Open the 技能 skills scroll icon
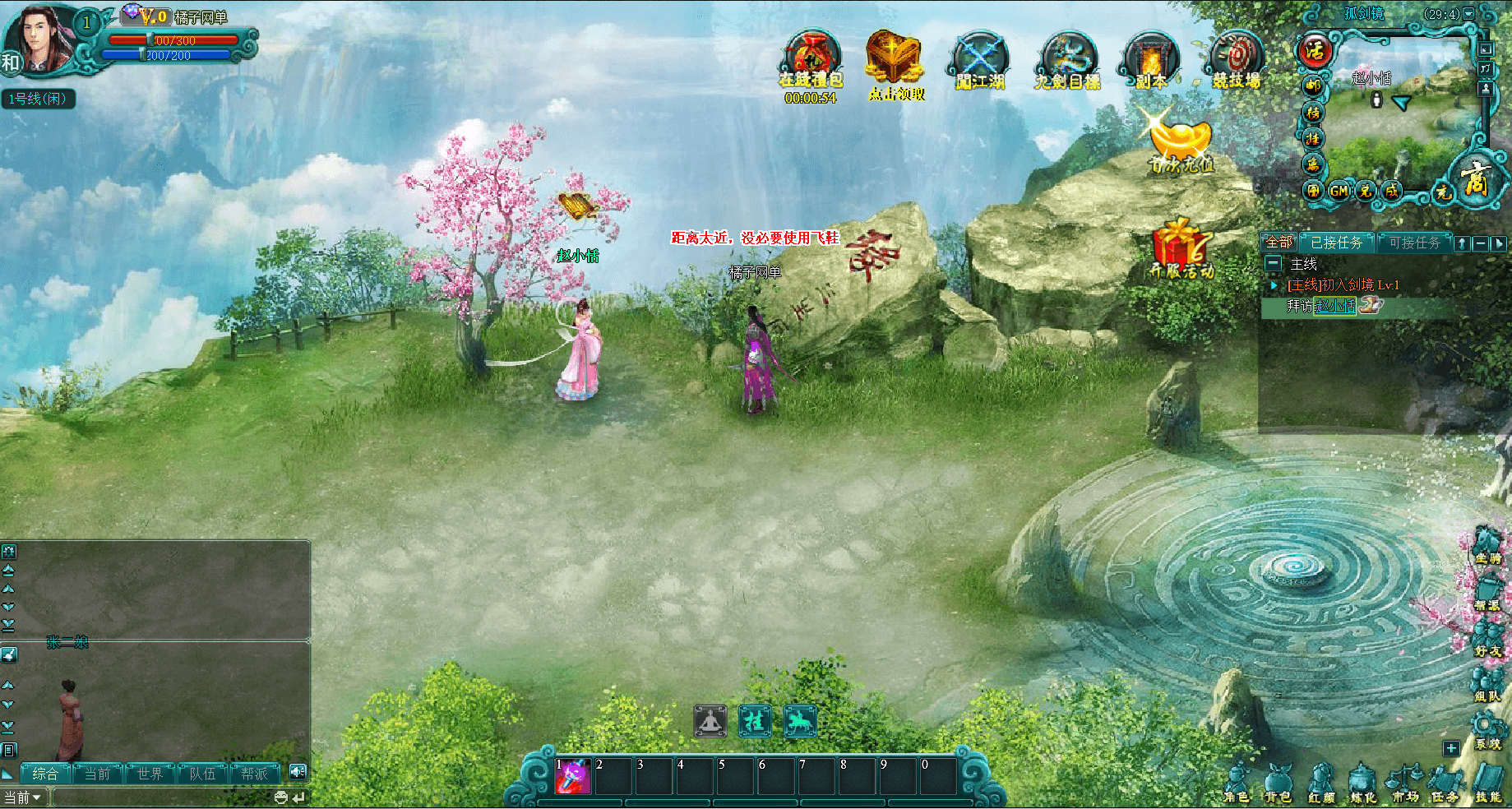Viewport: 1512px width, 809px height. (1488, 782)
